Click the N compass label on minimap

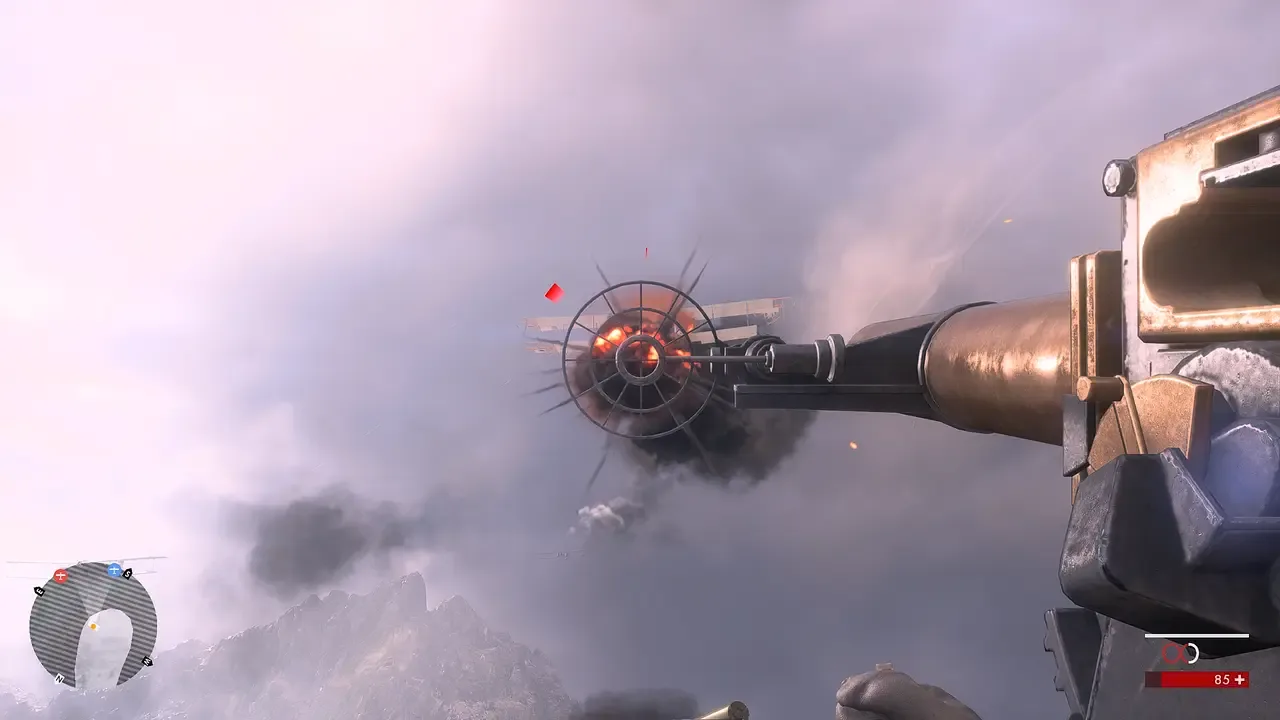click(x=59, y=679)
